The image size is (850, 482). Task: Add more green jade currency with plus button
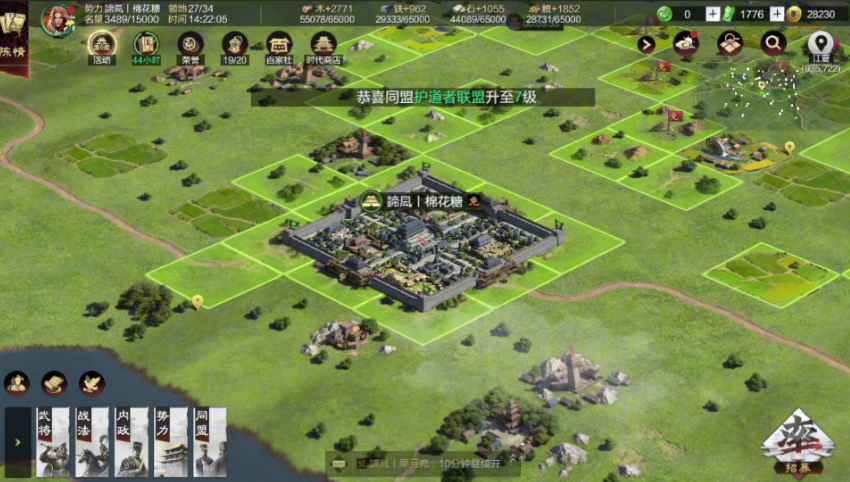click(x=712, y=14)
